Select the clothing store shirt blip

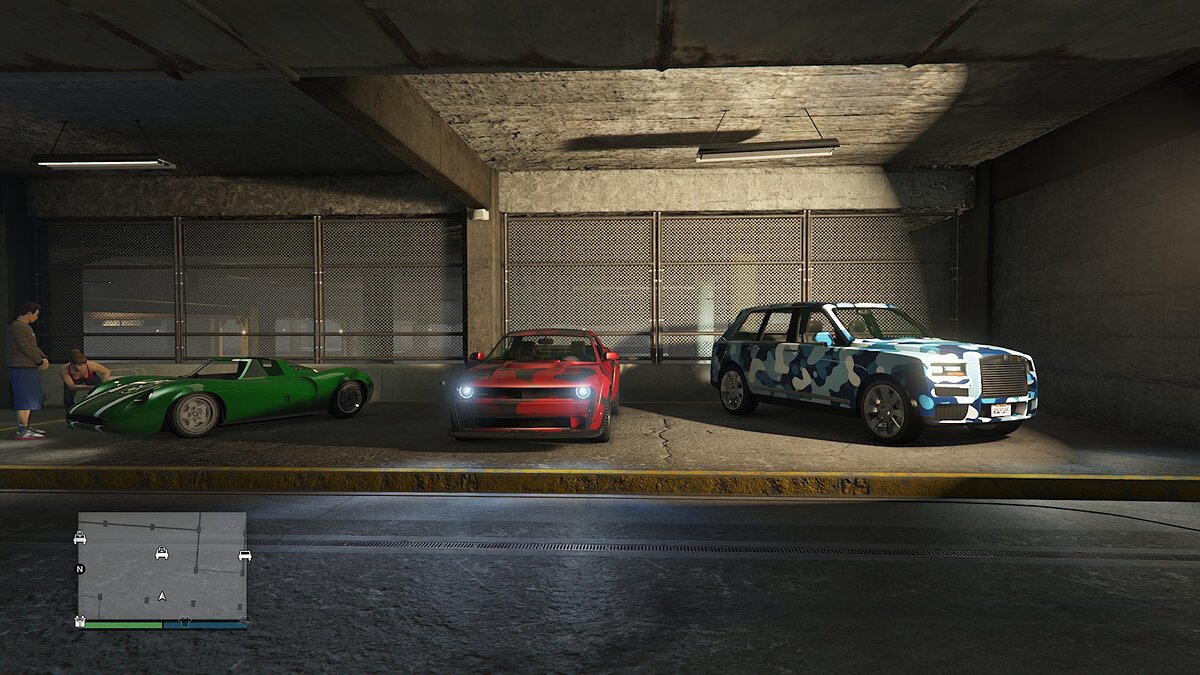(183, 622)
